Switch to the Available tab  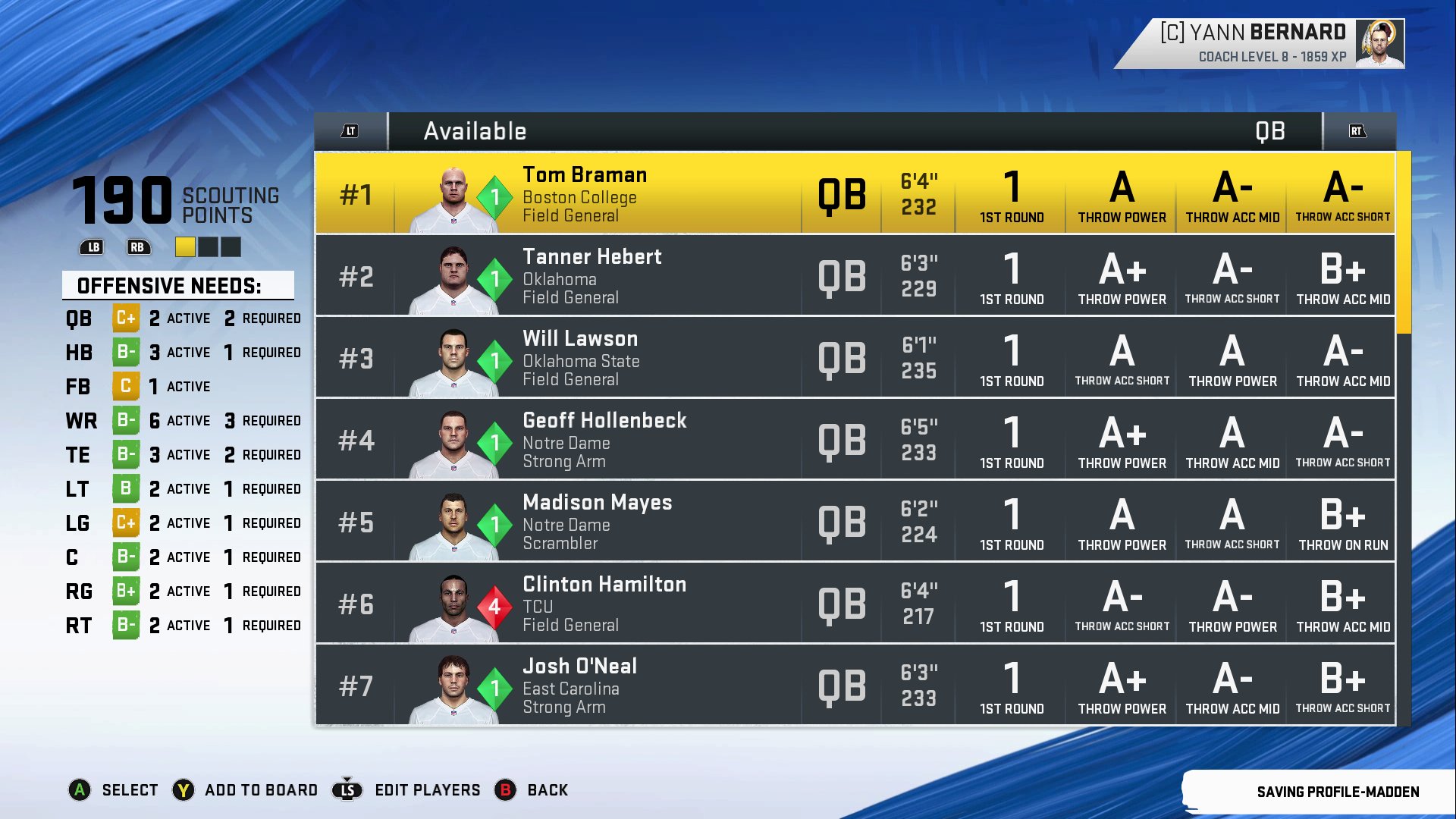475,130
